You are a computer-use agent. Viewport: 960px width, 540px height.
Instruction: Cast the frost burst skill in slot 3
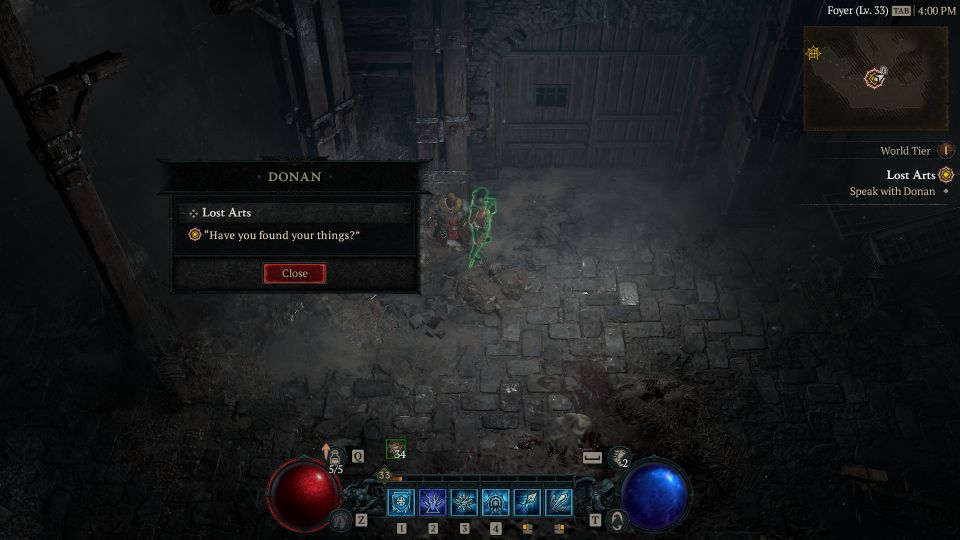pyautogui.click(x=464, y=502)
